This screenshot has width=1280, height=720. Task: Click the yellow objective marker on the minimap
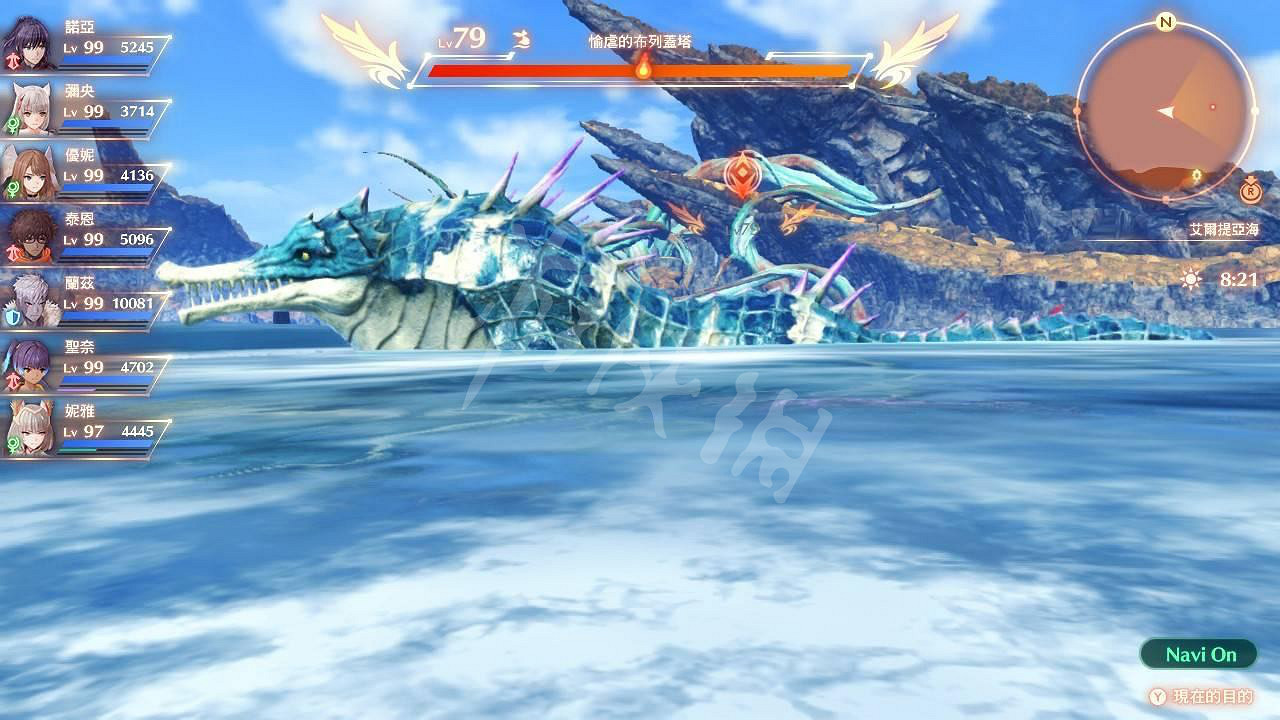[x=1196, y=175]
